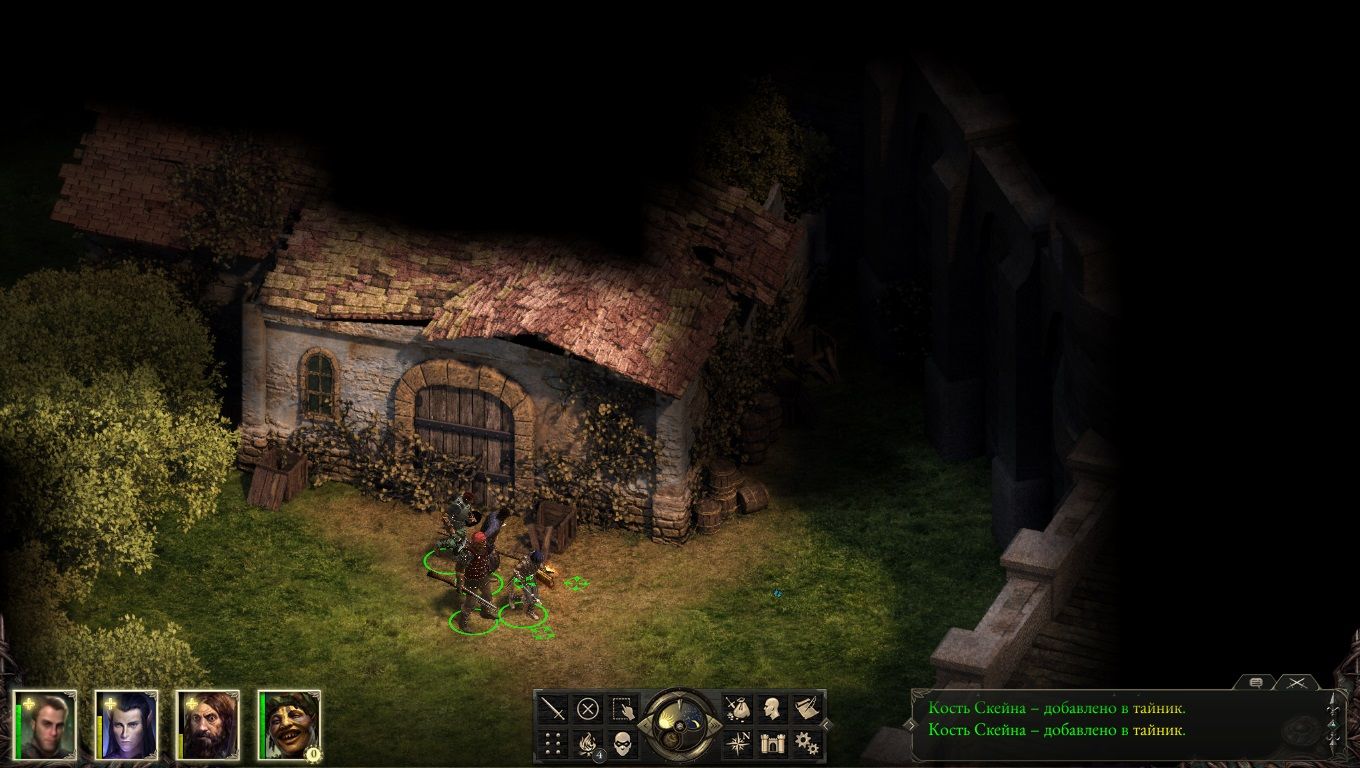Viewport: 1360px width, 768px height.
Task: Open the inventory bag icon
Action: (738, 709)
